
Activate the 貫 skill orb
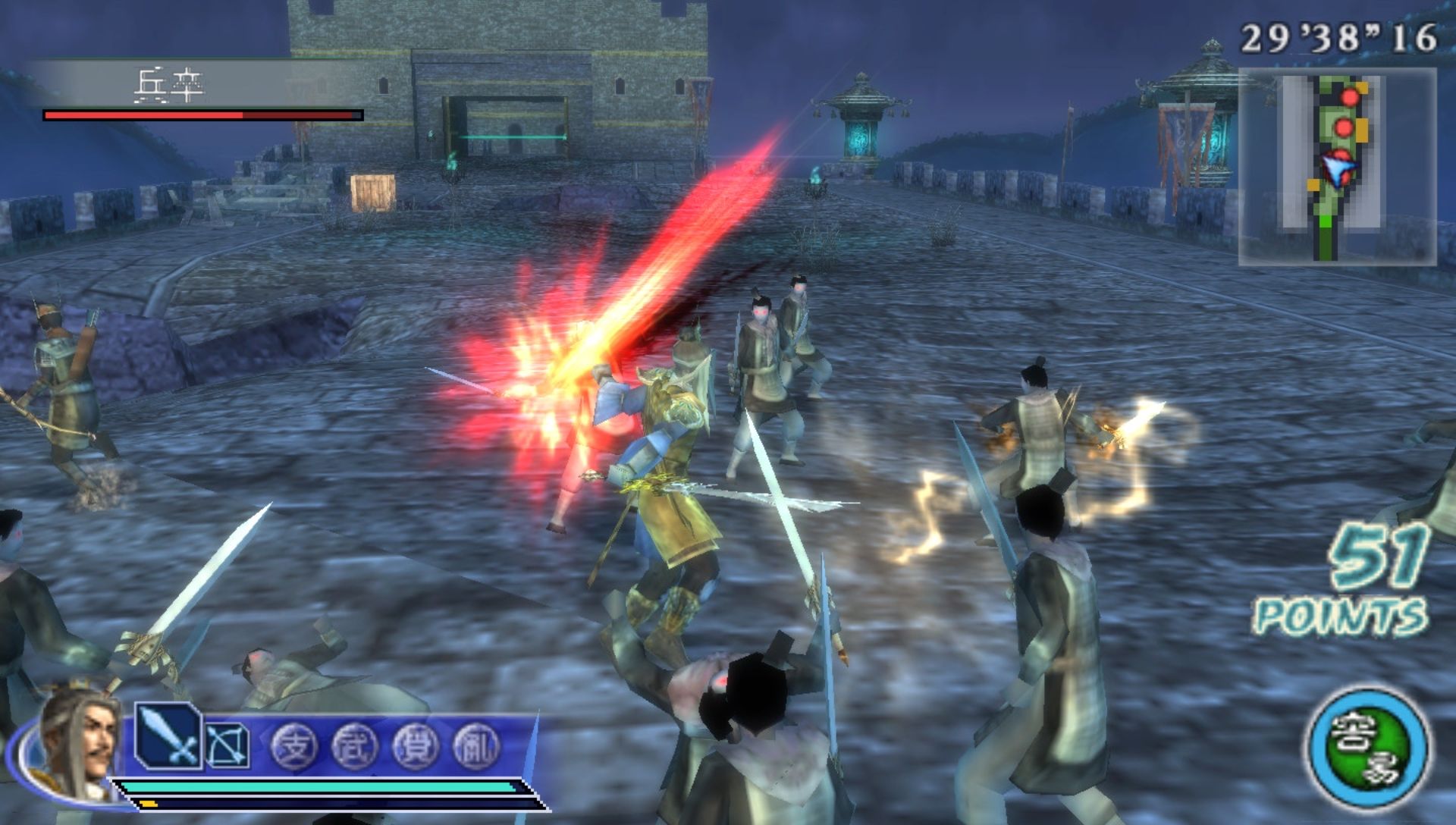pos(416,747)
